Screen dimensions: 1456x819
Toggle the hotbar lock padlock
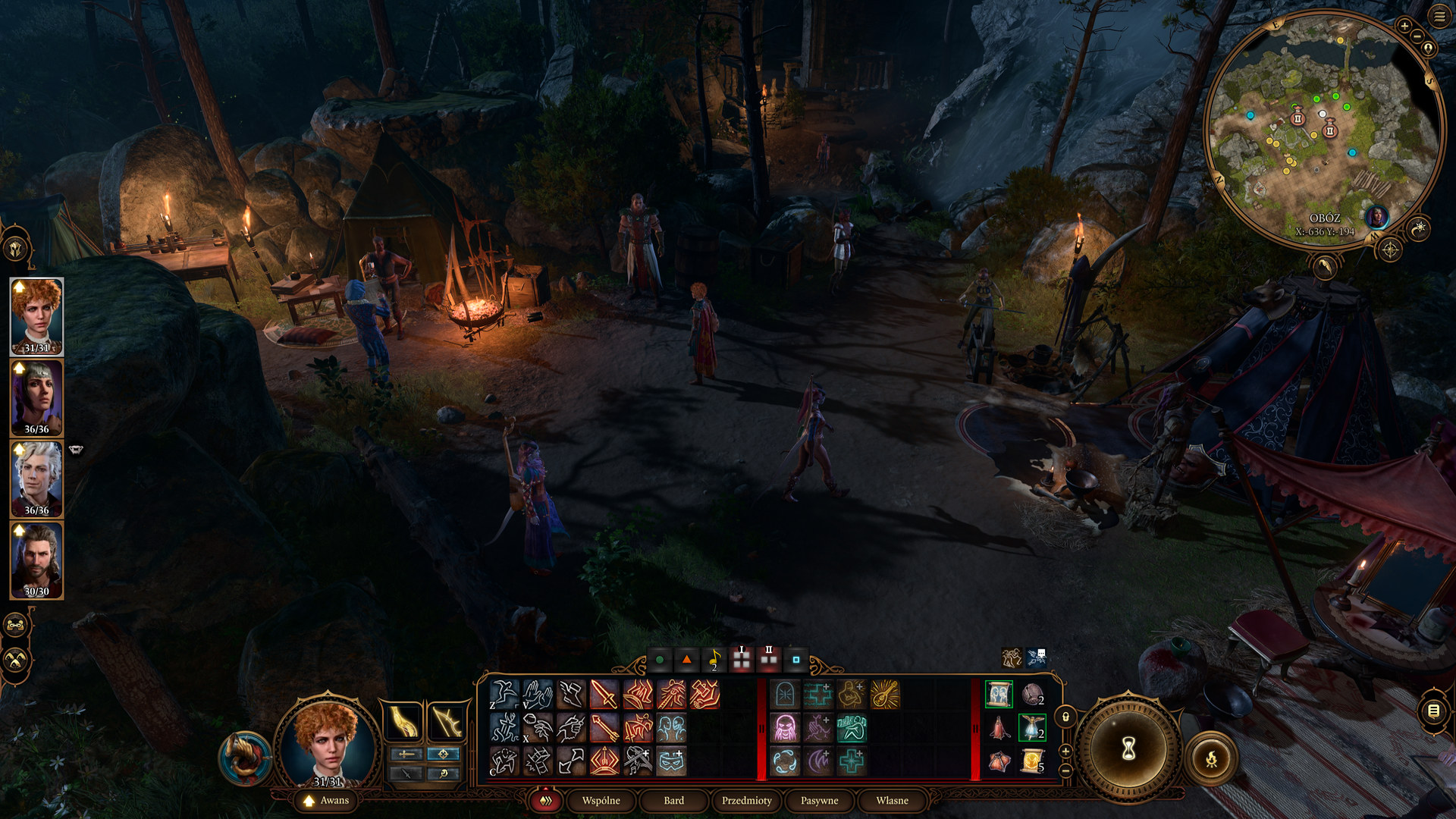pos(1065,717)
